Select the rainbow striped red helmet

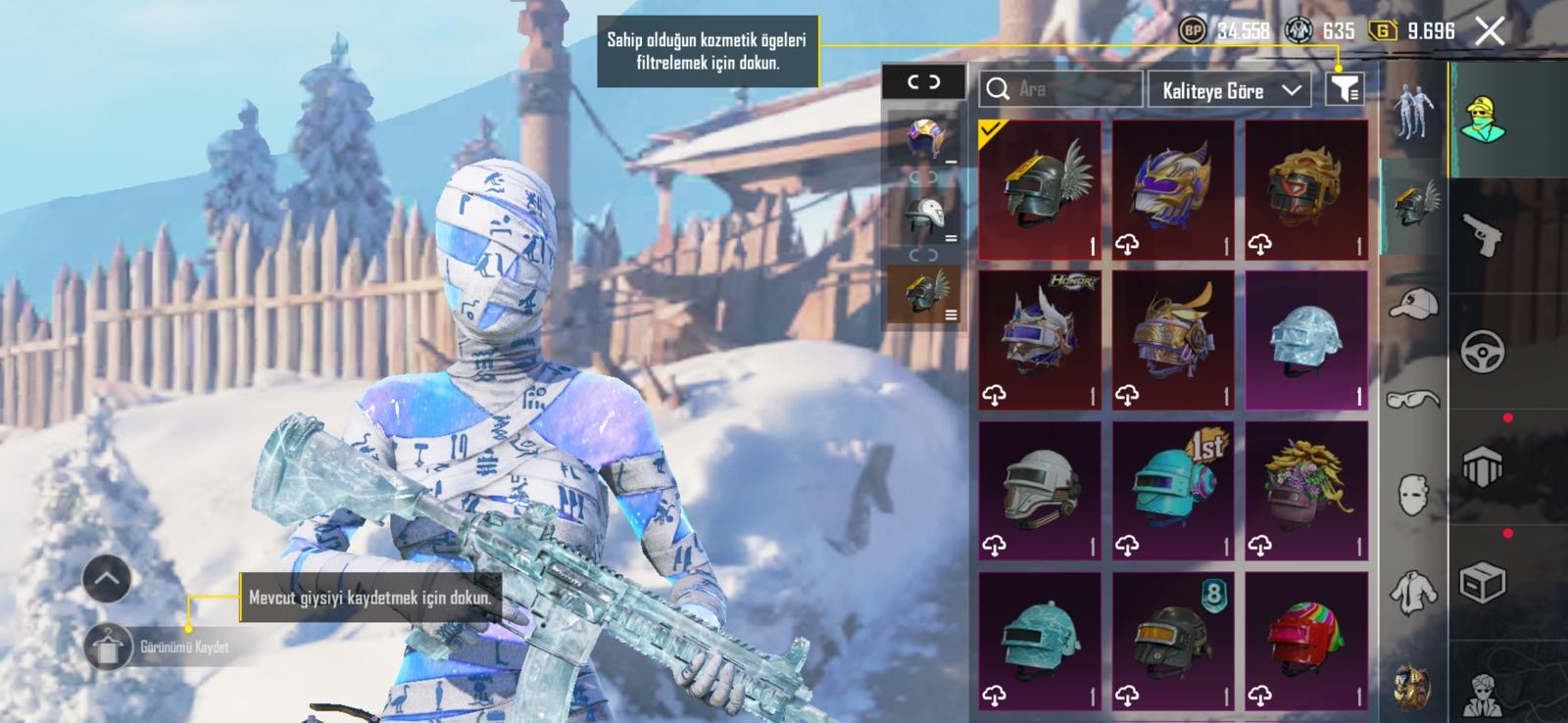(x=1306, y=642)
